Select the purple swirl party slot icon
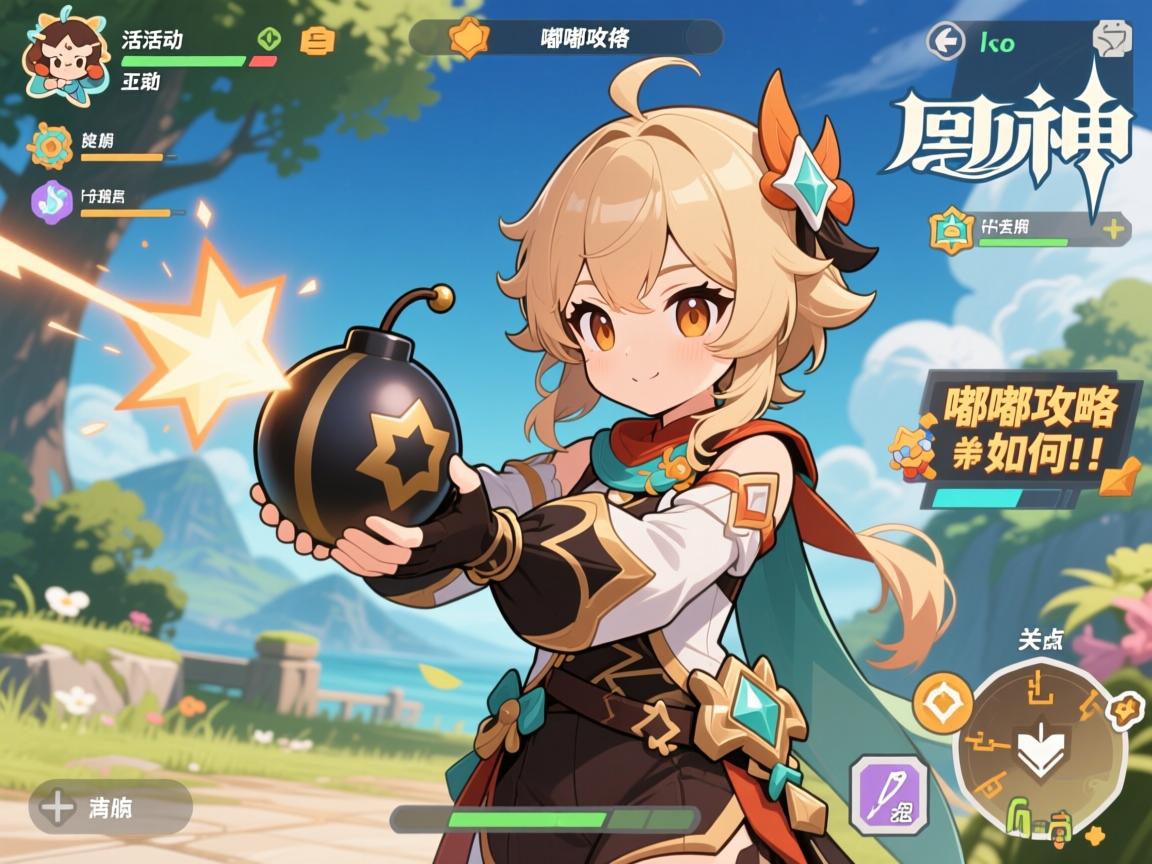Viewport: 1152px width, 864px height. click(52, 199)
